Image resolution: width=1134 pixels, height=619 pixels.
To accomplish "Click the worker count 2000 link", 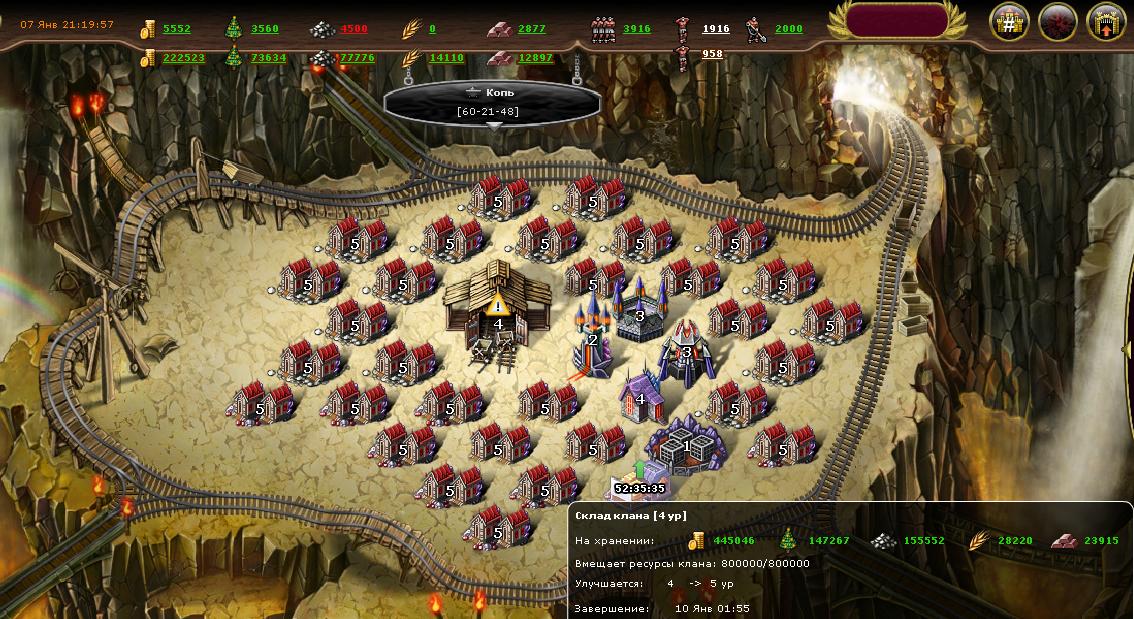I will (789, 29).
